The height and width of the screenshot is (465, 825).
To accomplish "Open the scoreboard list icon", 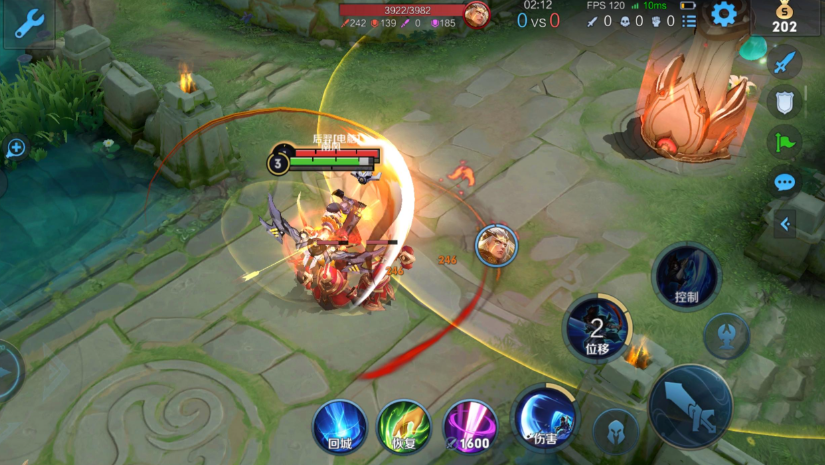I will 689,20.
